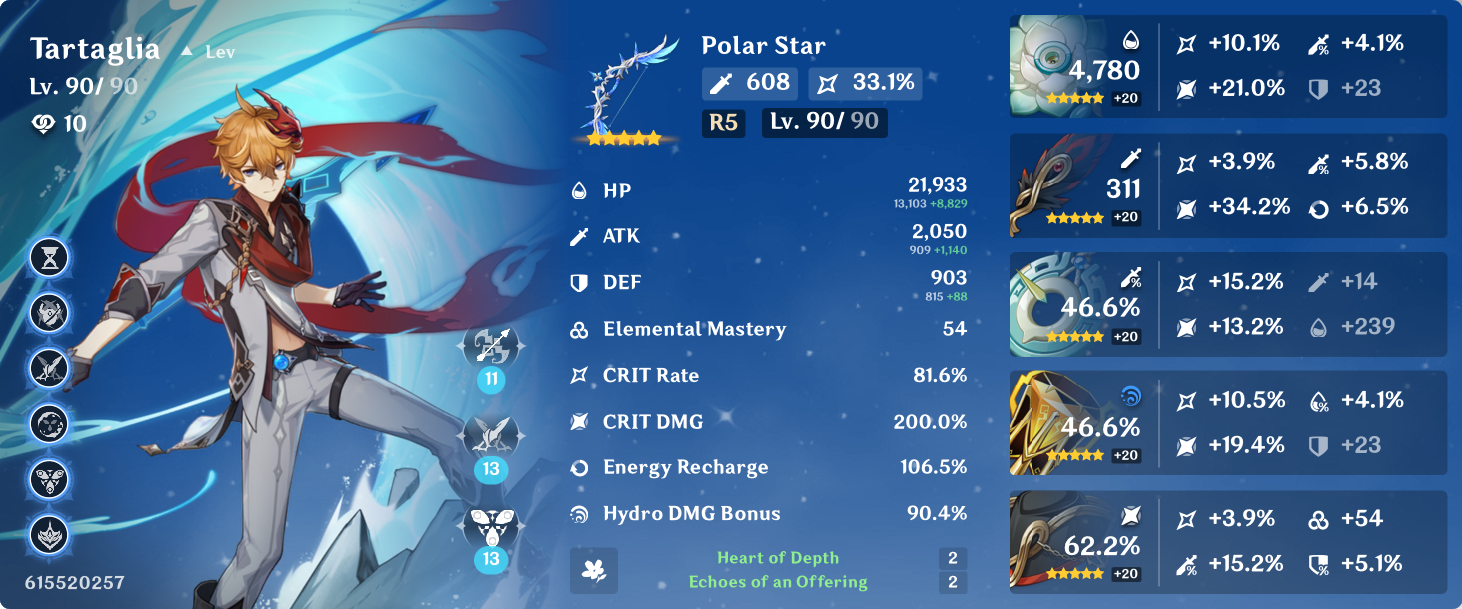Screen dimensions: 1462x609
Task: Select the bow normal attack talent
Action: pyautogui.click(x=490, y=346)
